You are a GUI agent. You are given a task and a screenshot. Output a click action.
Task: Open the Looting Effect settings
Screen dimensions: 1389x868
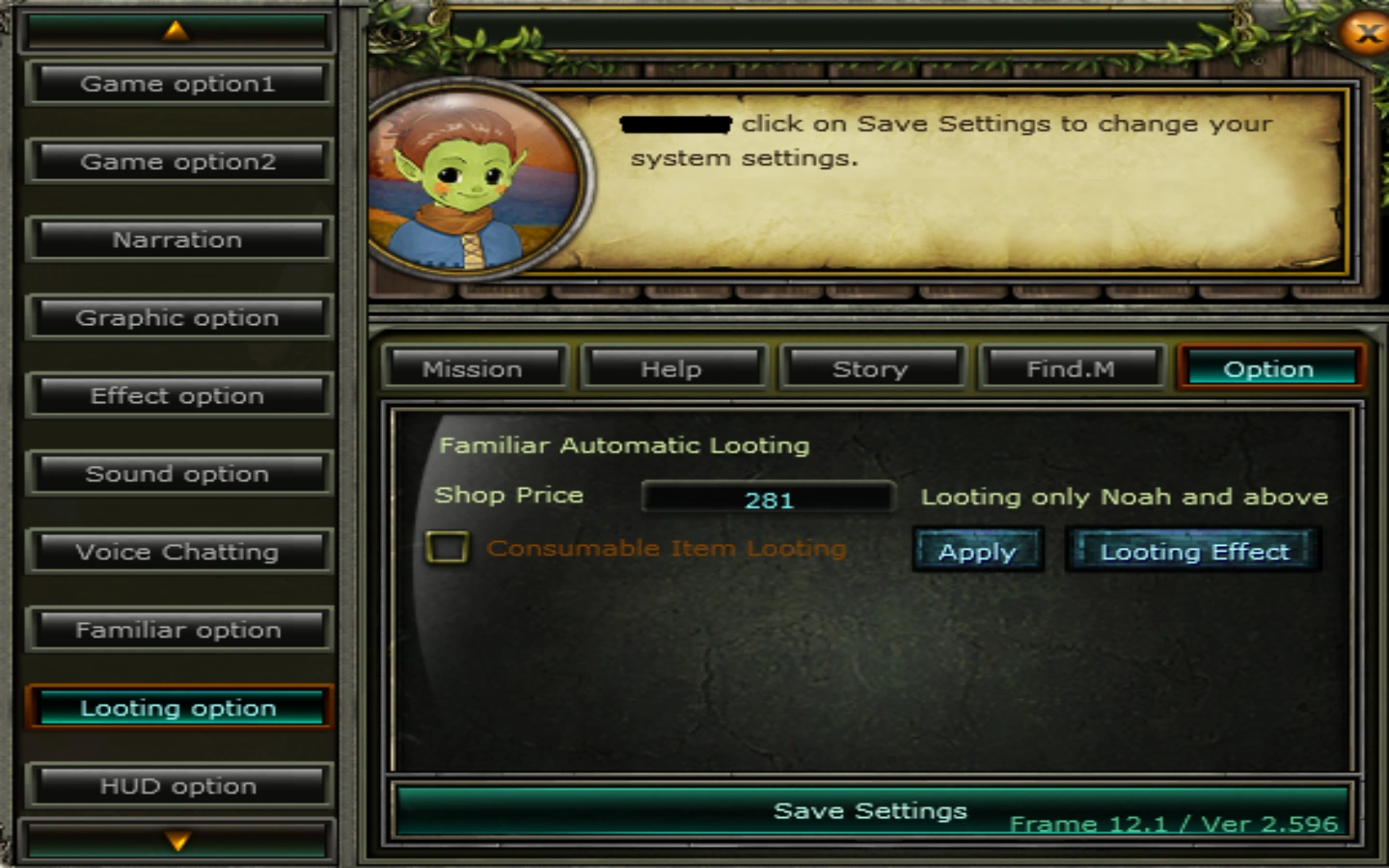pyautogui.click(x=1193, y=551)
